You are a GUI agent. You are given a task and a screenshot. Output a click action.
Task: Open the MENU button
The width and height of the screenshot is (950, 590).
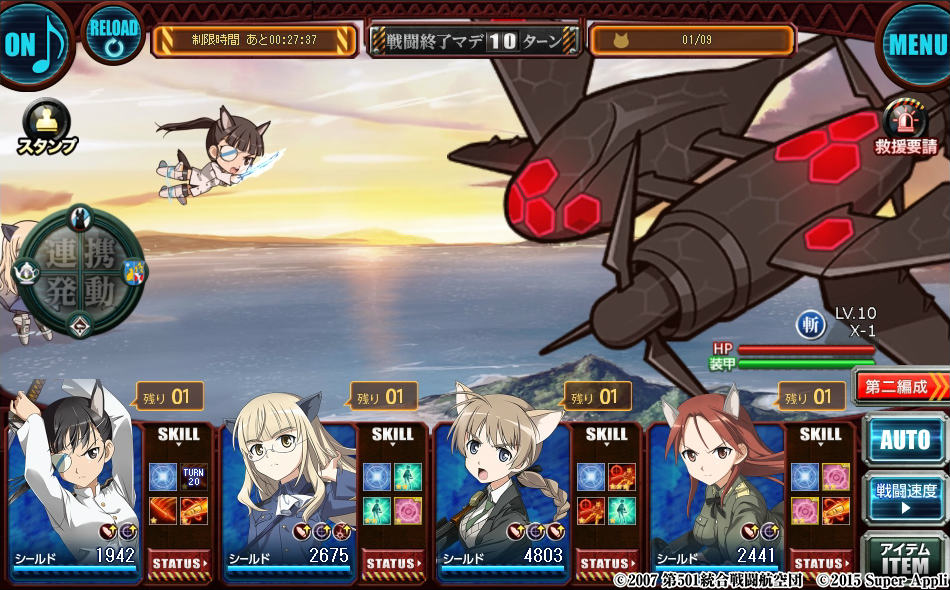tap(915, 43)
